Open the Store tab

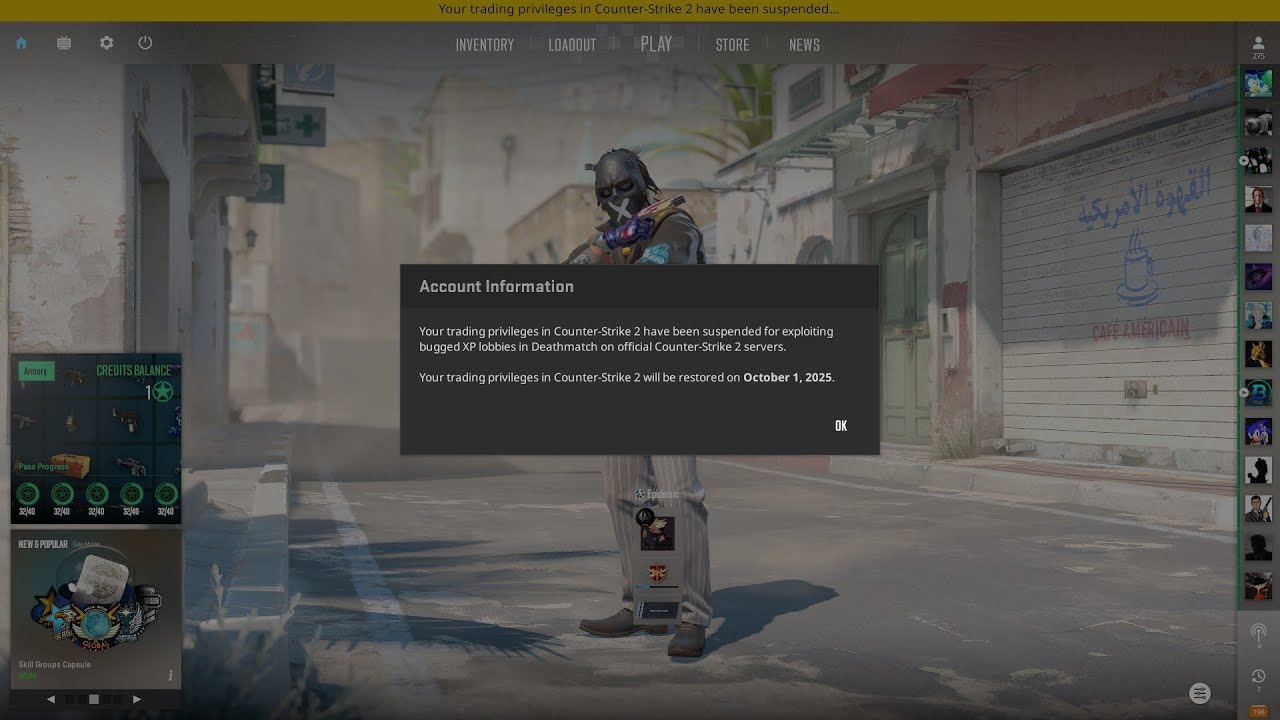(x=732, y=44)
